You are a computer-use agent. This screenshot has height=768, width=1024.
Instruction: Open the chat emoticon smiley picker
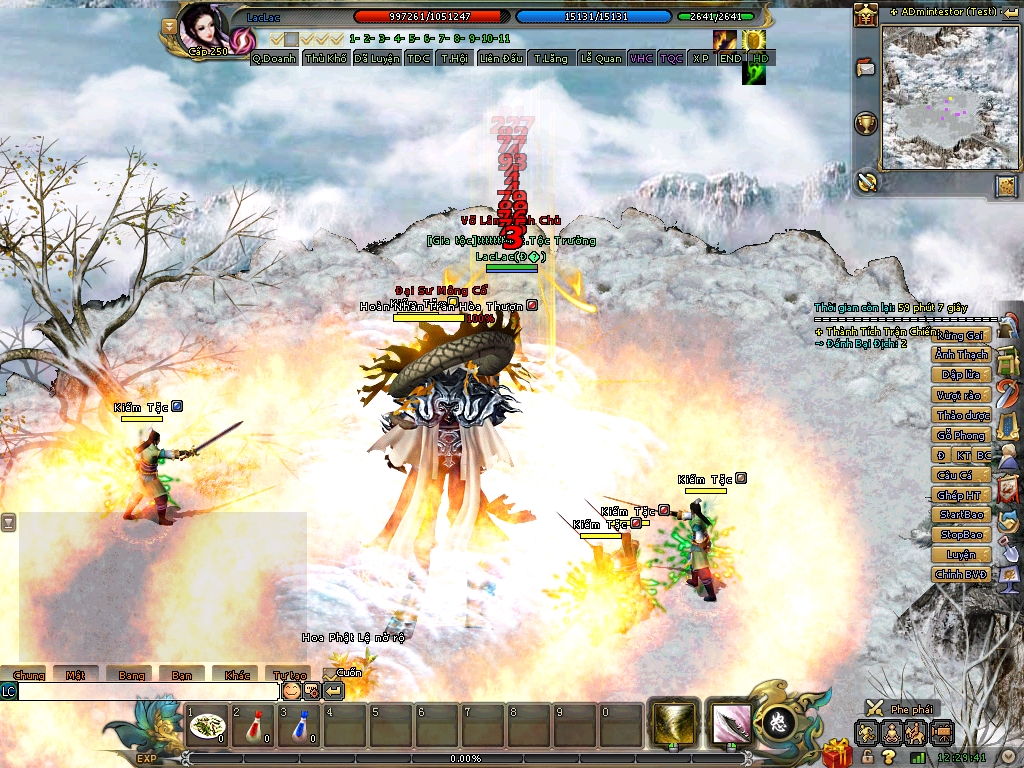tap(291, 691)
